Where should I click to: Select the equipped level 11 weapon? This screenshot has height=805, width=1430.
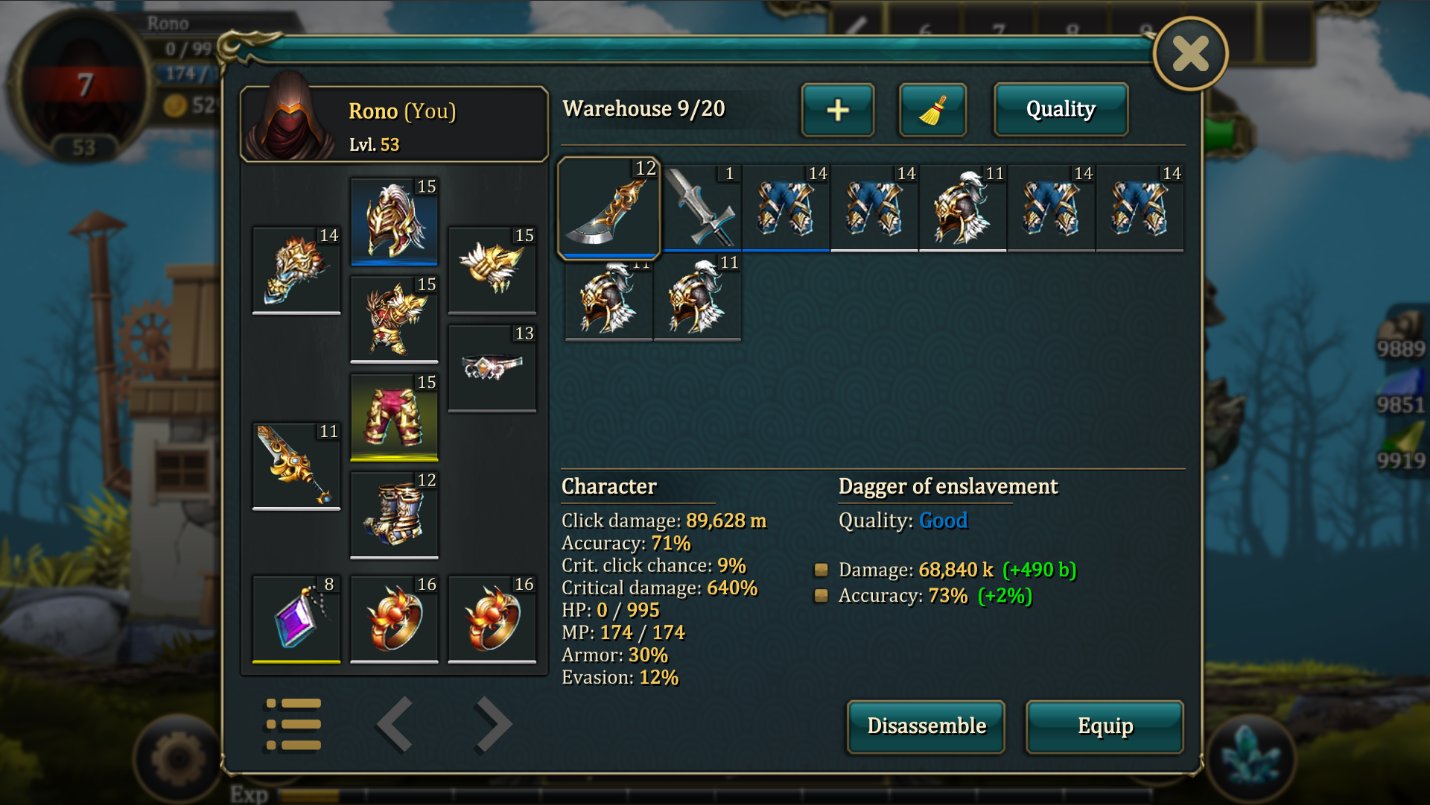(296, 466)
